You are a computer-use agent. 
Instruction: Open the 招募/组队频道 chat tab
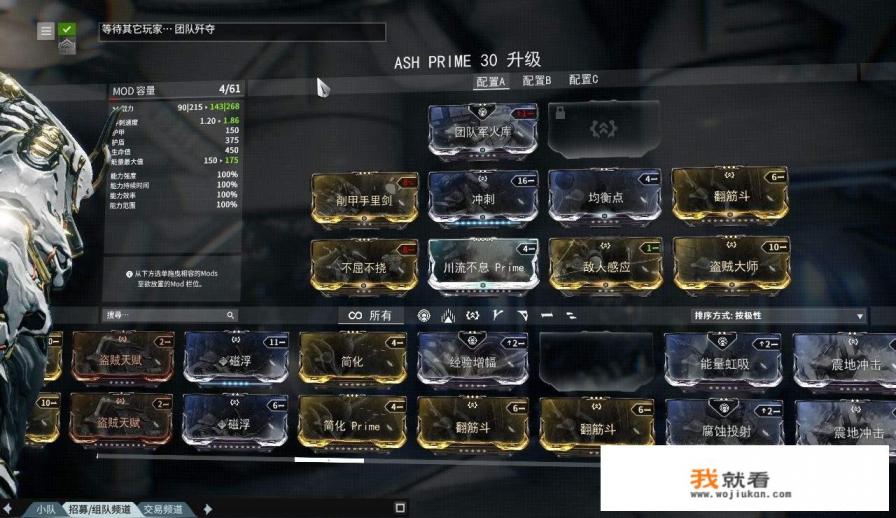(x=99, y=509)
